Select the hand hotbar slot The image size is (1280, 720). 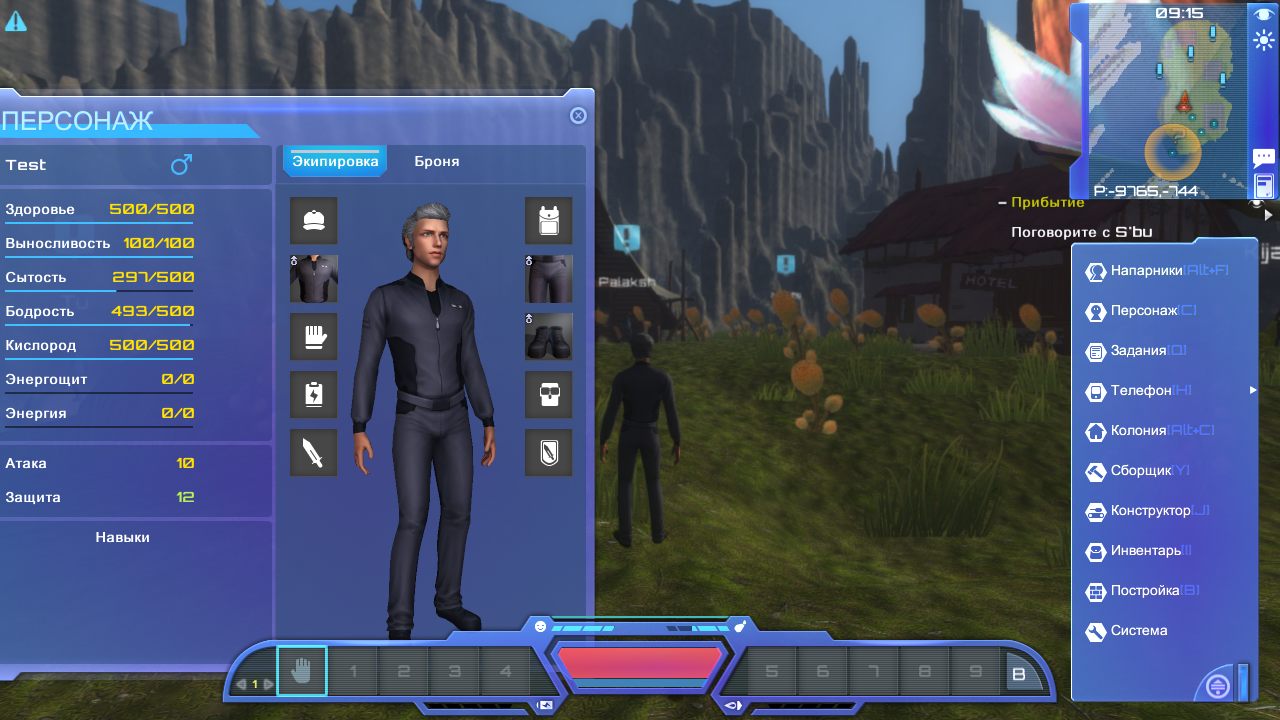[x=302, y=671]
